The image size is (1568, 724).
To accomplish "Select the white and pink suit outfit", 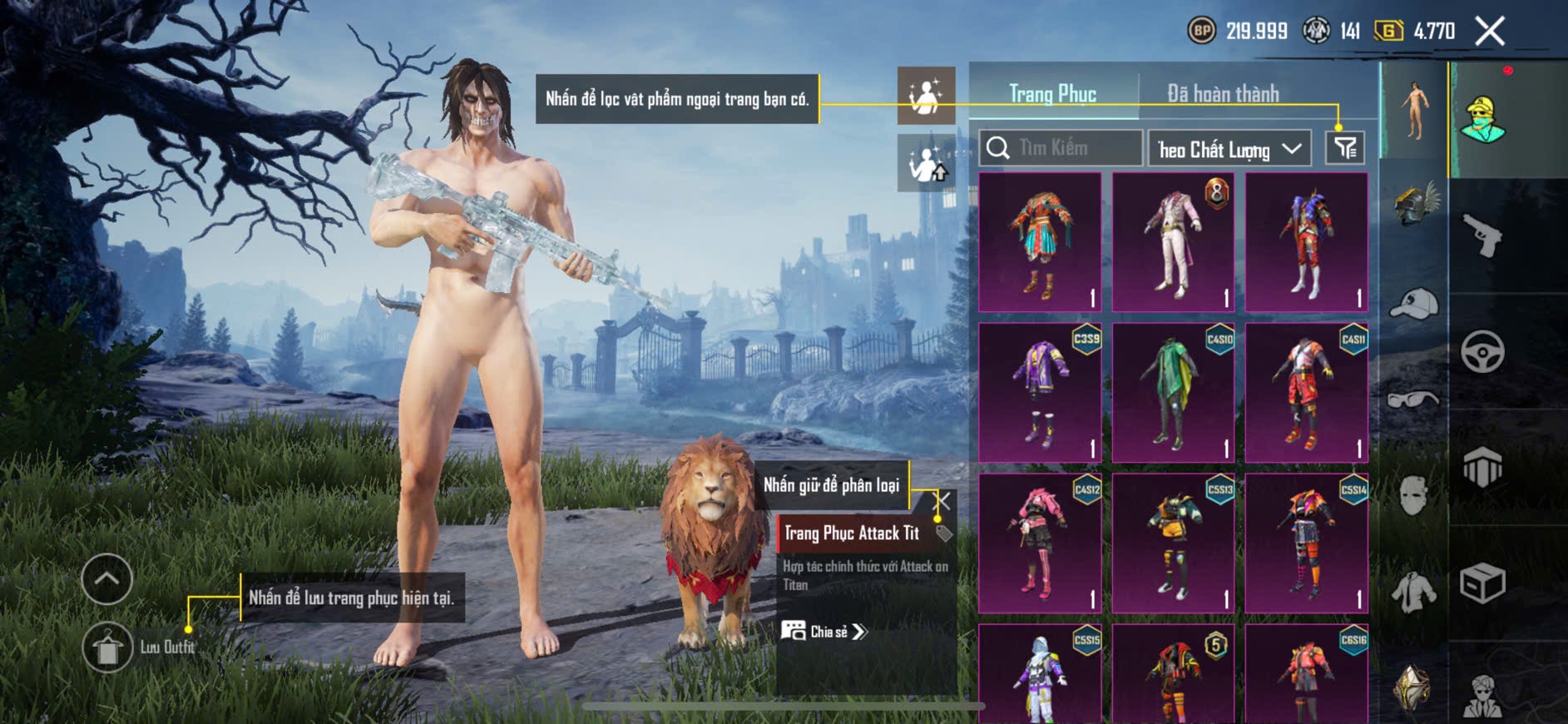I will point(1173,242).
